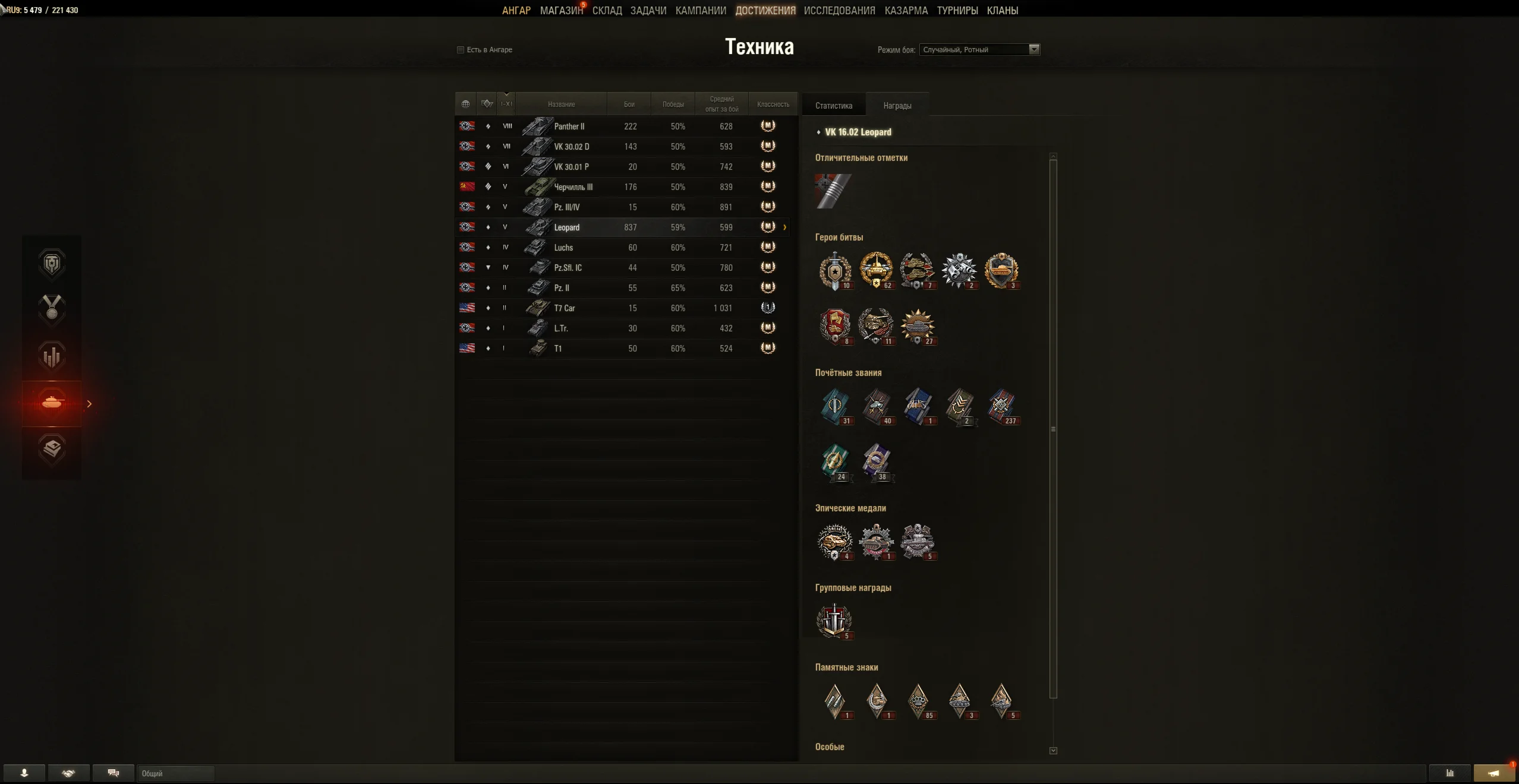The width and height of the screenshot is (1519, 784).
Task: Open the medals section via the medal sidebar icon
Action: tap(52, 309)
